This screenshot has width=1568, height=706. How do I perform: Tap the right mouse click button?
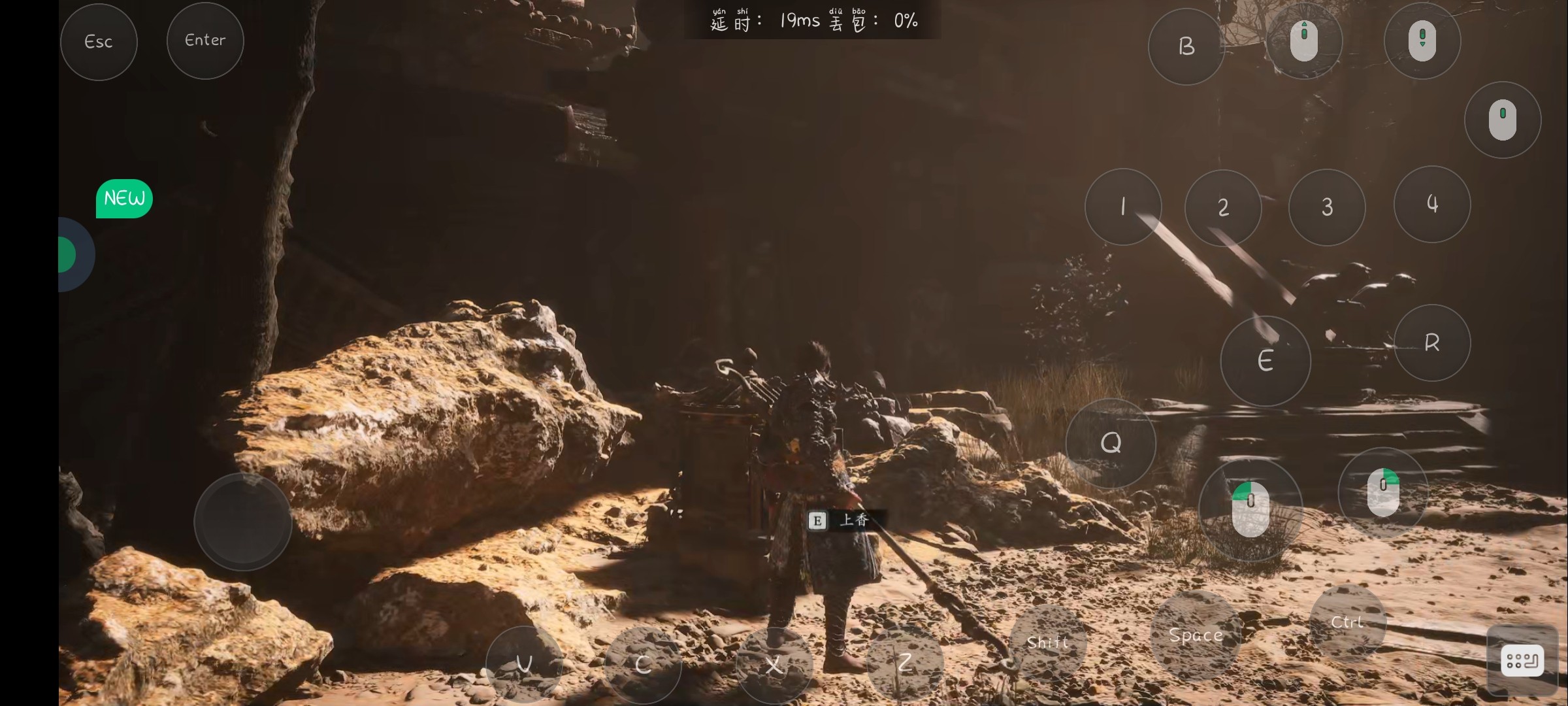(1383, 492)
